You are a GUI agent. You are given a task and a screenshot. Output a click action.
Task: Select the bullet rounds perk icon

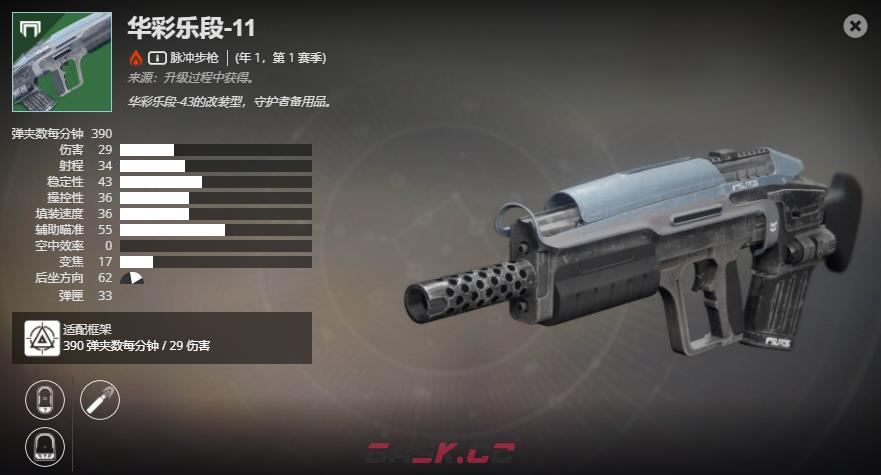point(99,400)
